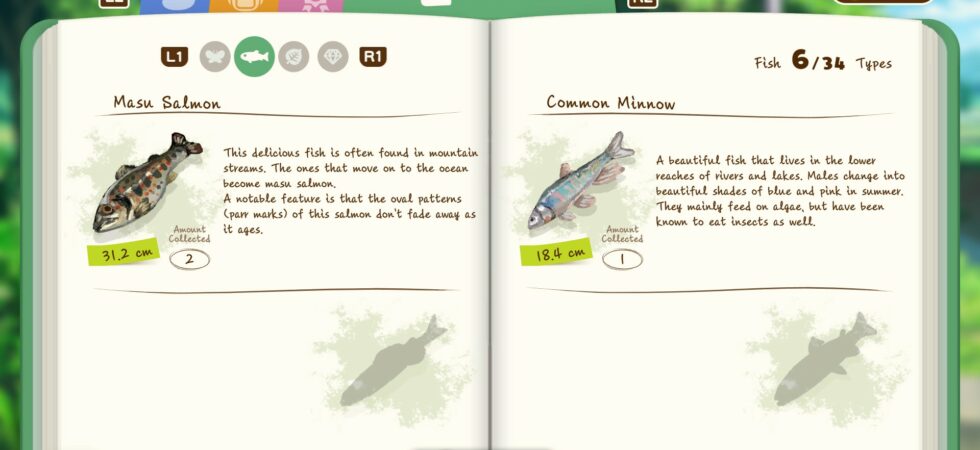The height and width of the screenshot is (450, 980).
Task: Select the undiscovered fish silhouette on right page
Action: point(826,360)
